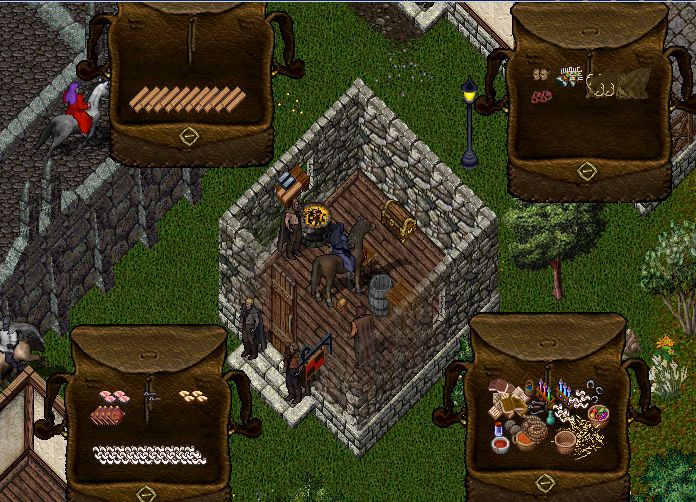Select the two small brown masks

tap(541, 75)
